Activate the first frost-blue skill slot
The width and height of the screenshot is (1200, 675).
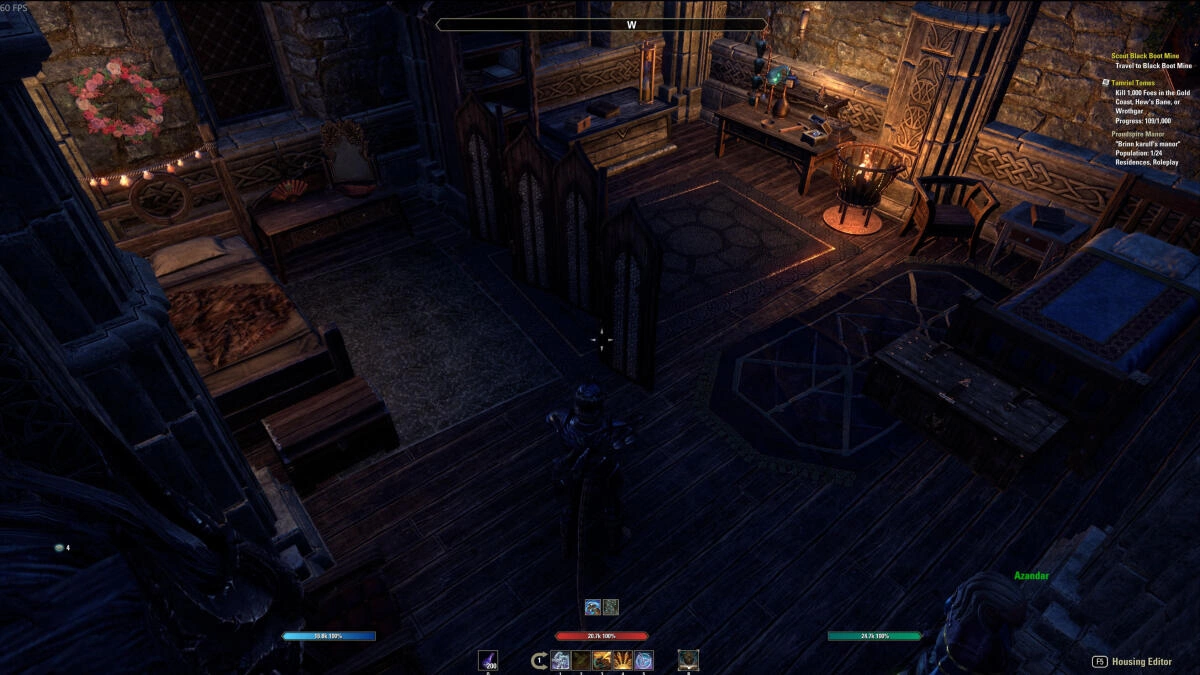click(560, 660)
